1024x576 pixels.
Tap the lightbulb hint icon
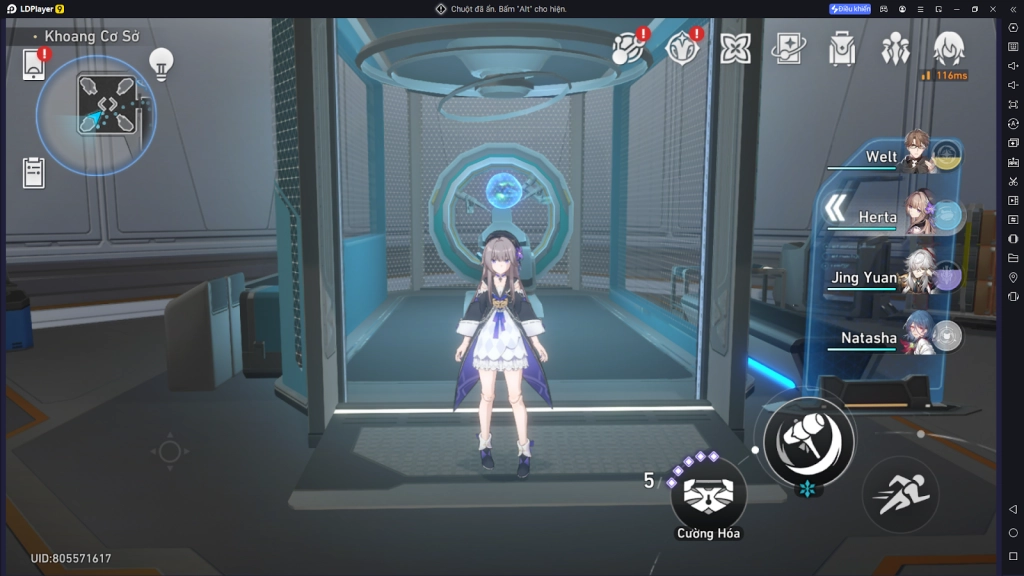(x=160, y=64)
